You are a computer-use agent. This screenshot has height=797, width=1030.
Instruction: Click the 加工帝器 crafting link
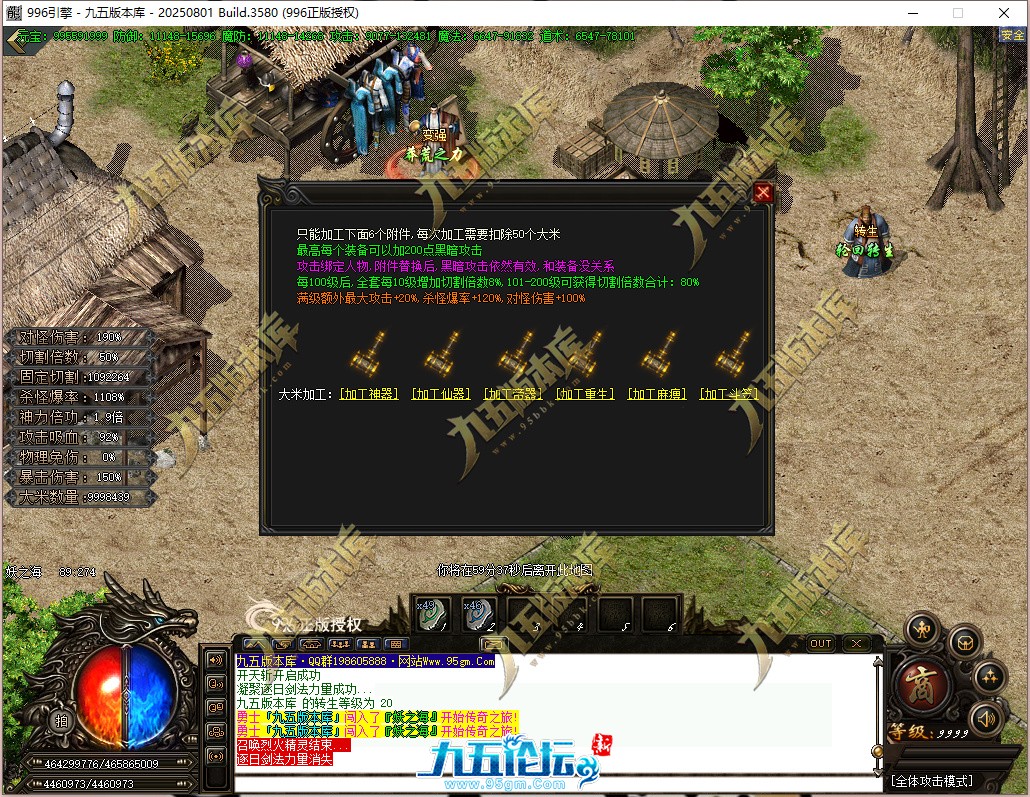[x=513, y=395]
